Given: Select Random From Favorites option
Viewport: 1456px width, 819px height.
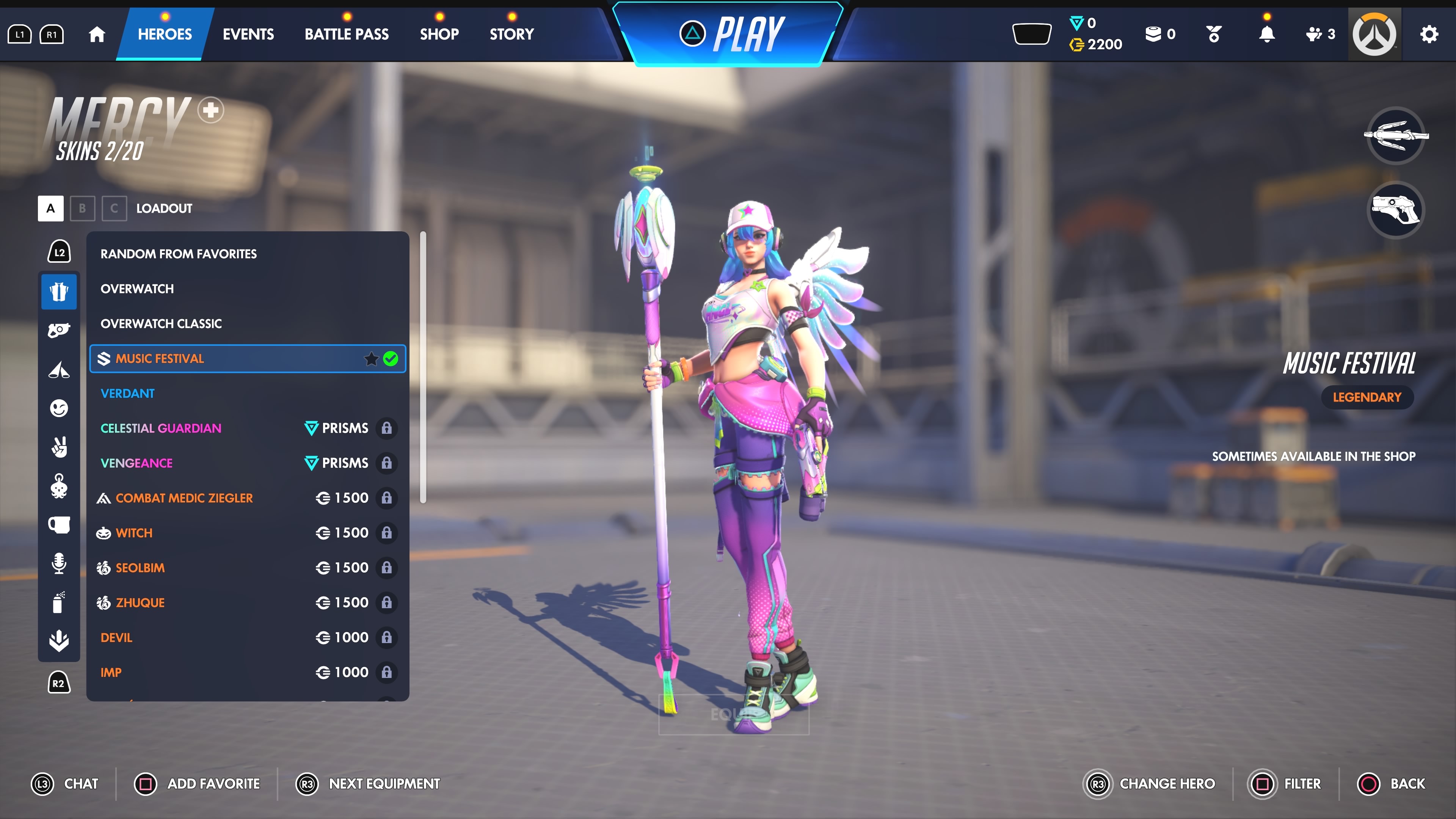Looking at the screenshot, I should pos(179,254).
